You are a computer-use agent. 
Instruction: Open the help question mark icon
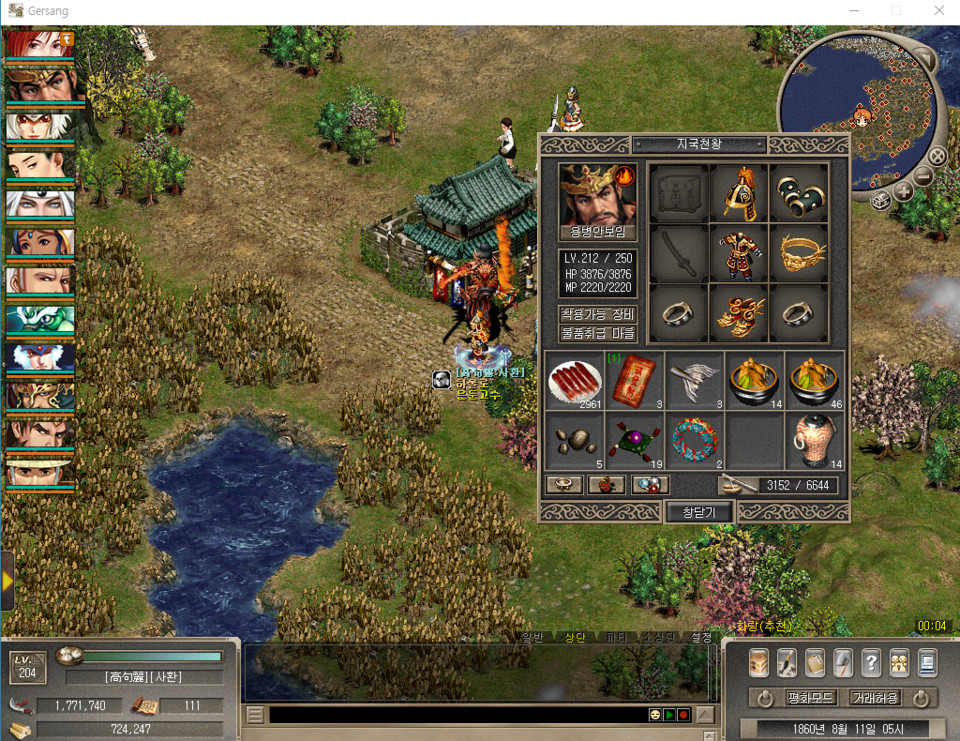871,662
